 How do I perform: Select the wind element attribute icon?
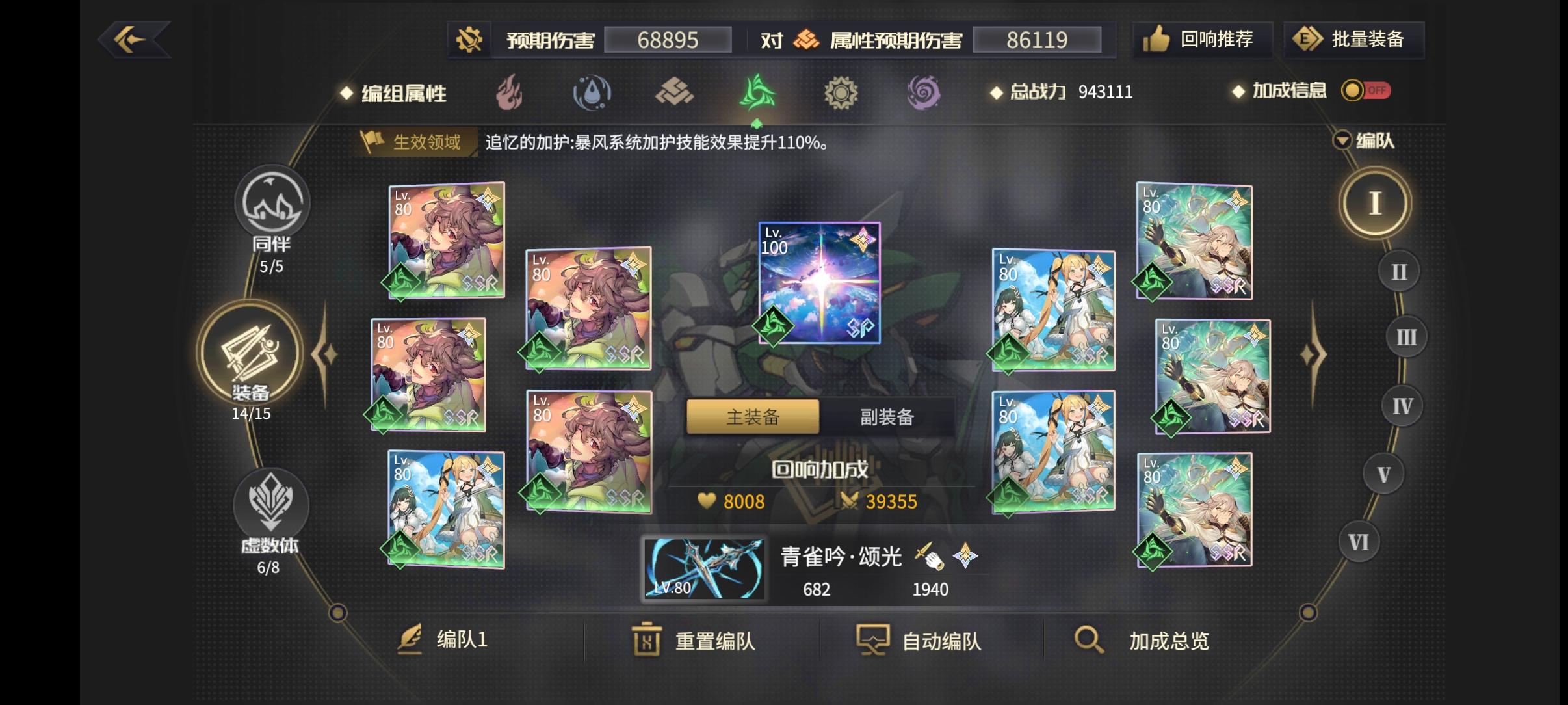(758, 93)
